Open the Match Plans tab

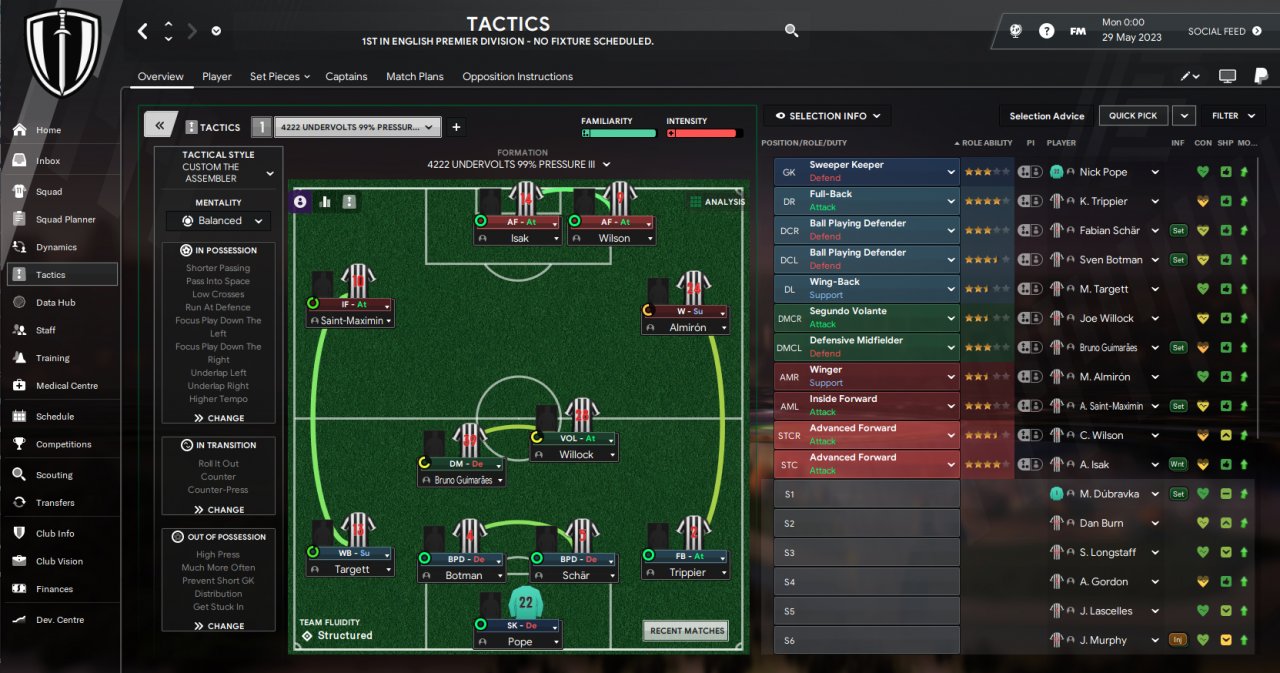[414, 77]
